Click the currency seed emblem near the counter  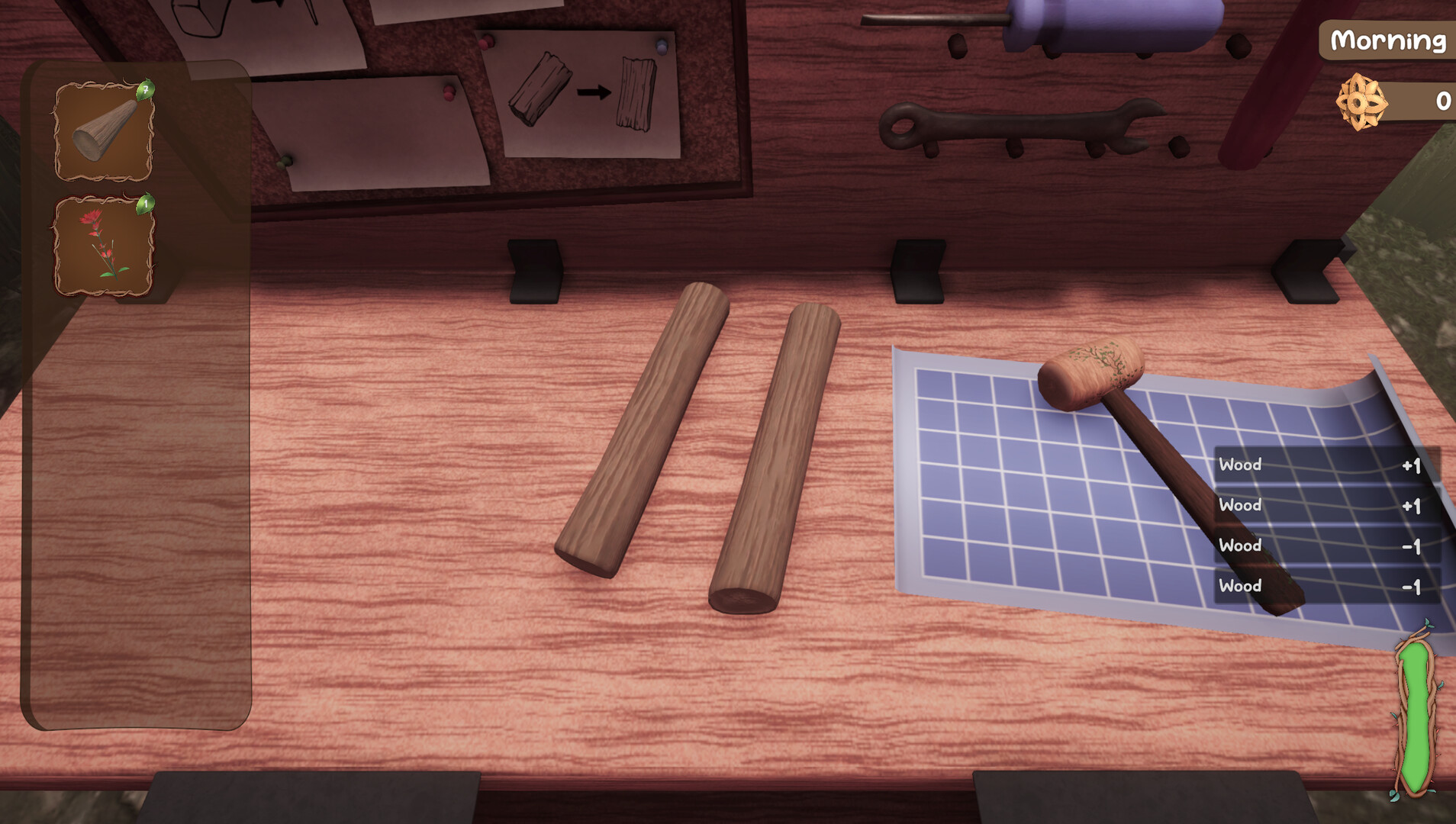[1362, 100]
